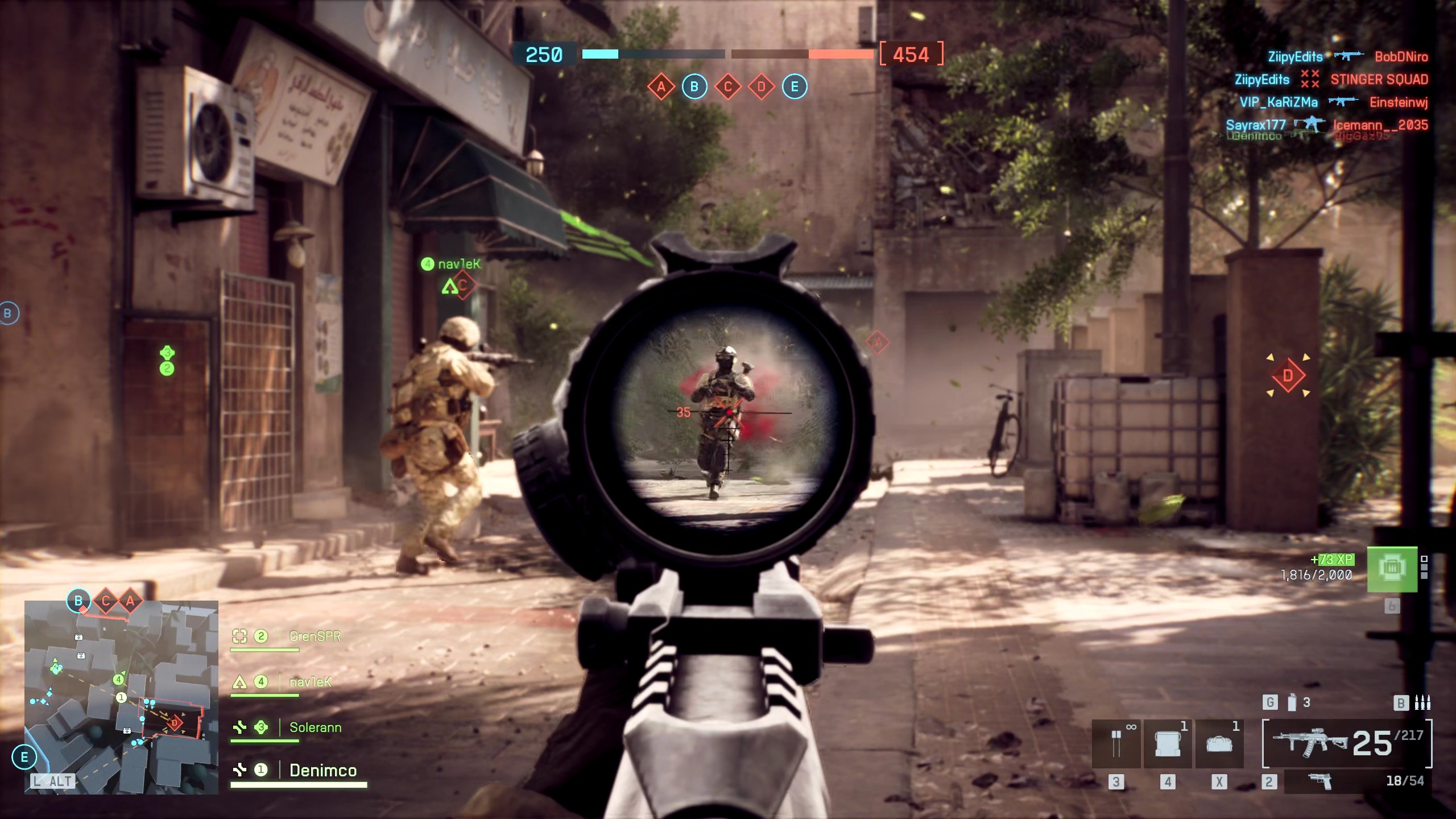The width and height of the screenshot is (1456, 819).
Task: Choose the crate gadget in slot 4
Action: click(x=1167, y=744)
